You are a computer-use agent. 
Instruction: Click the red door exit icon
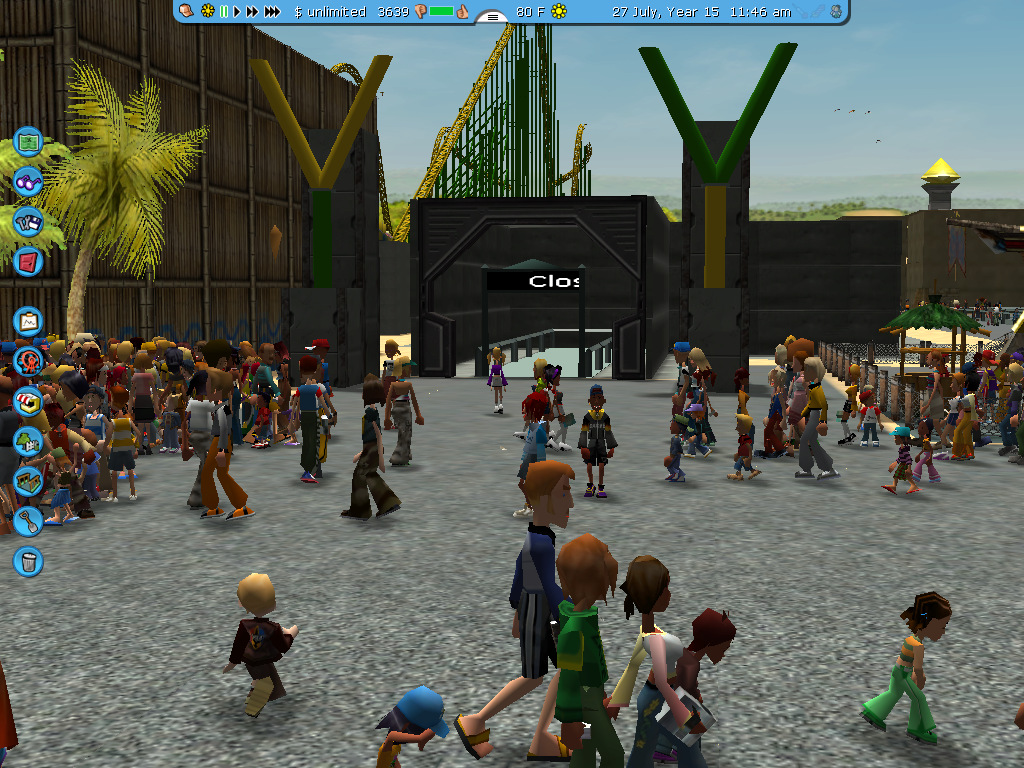pyautogui.click(x=28, y=262)
